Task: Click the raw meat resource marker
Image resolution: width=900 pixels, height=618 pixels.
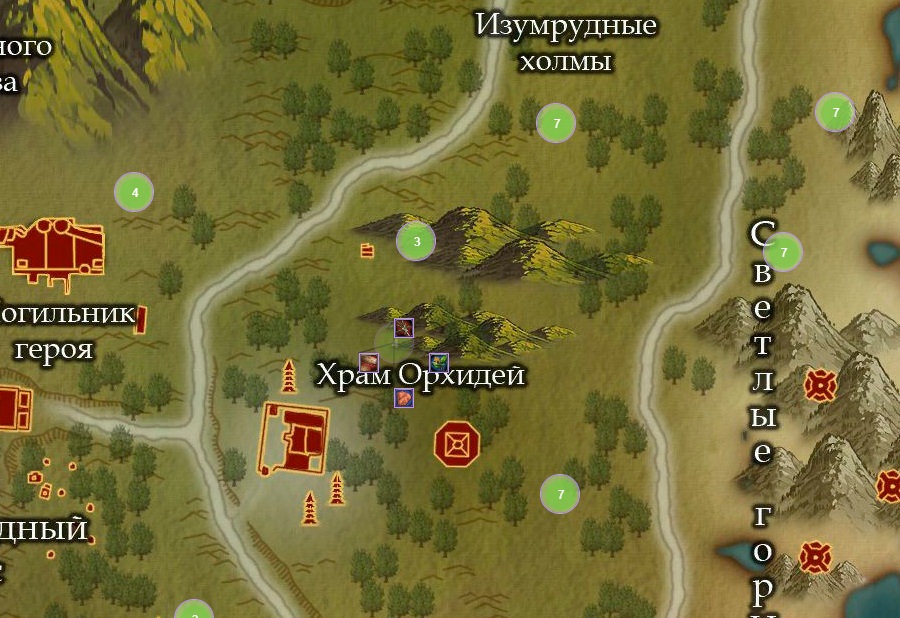Action: pyautogui.click(x=369, y=362)
